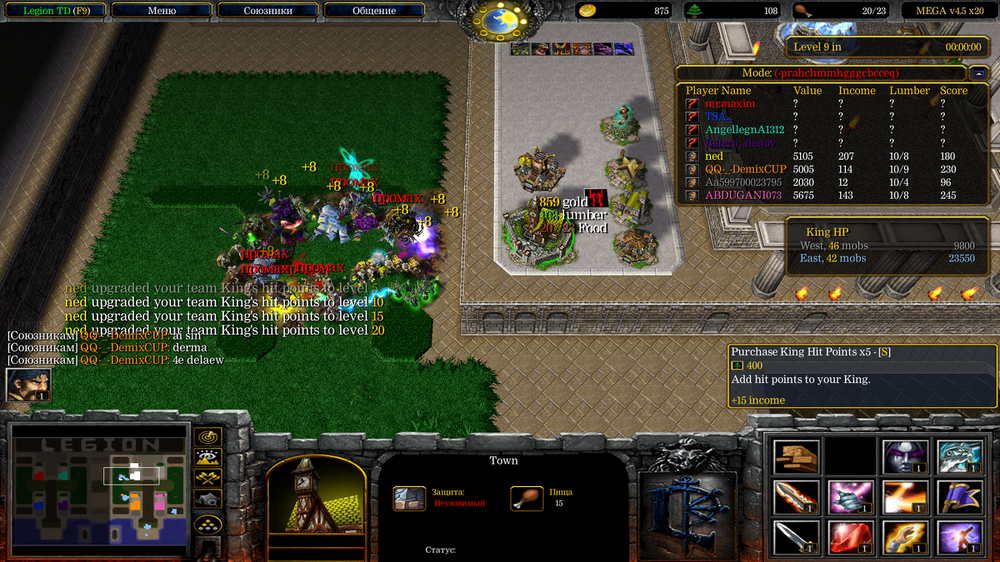Viewport: 1000px width, 562px height.
Task: Open the Меню button
Action: click(161, 10)
